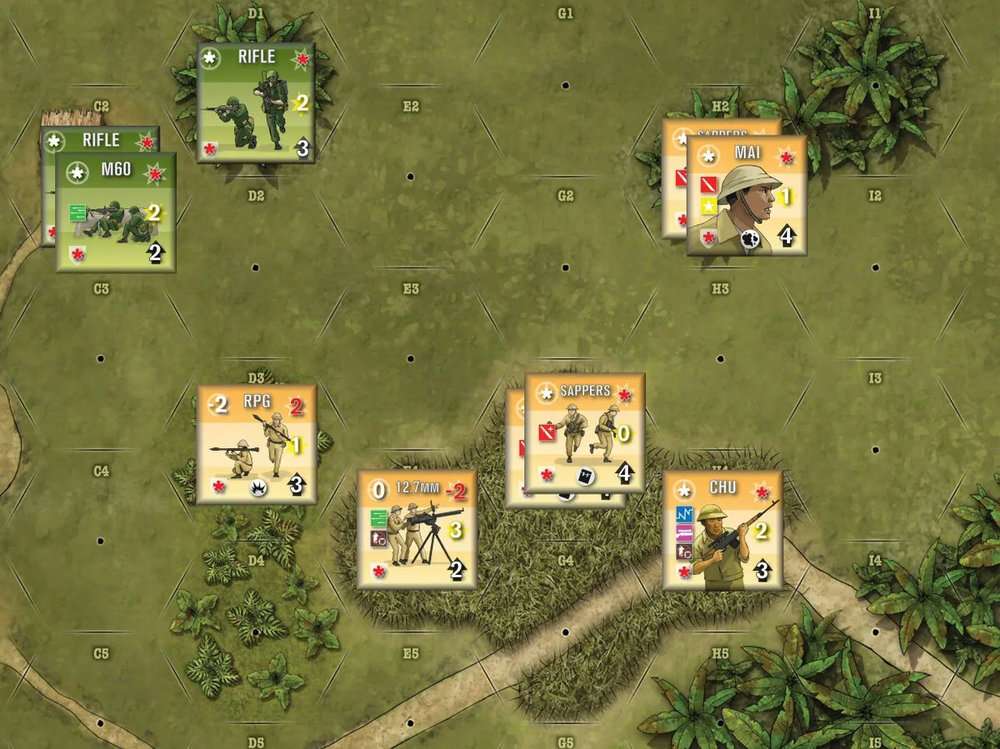This screenshot has width=1000, height=749.
Task: Select the CHU leader counter
Action: [722, 531]
